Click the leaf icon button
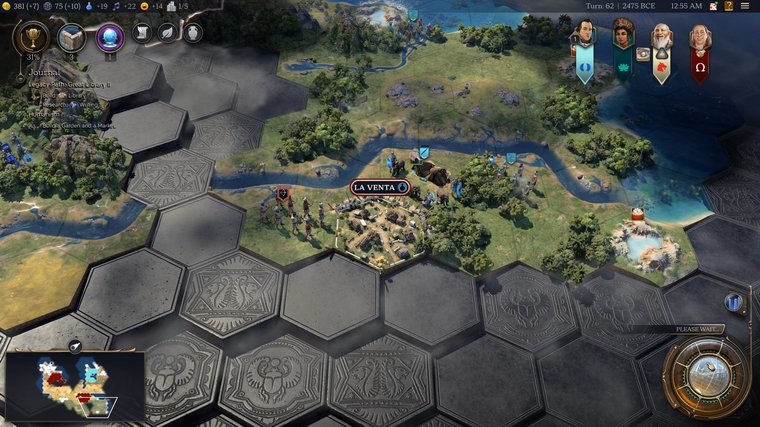The image size is (760, 427). coord(167,33)
